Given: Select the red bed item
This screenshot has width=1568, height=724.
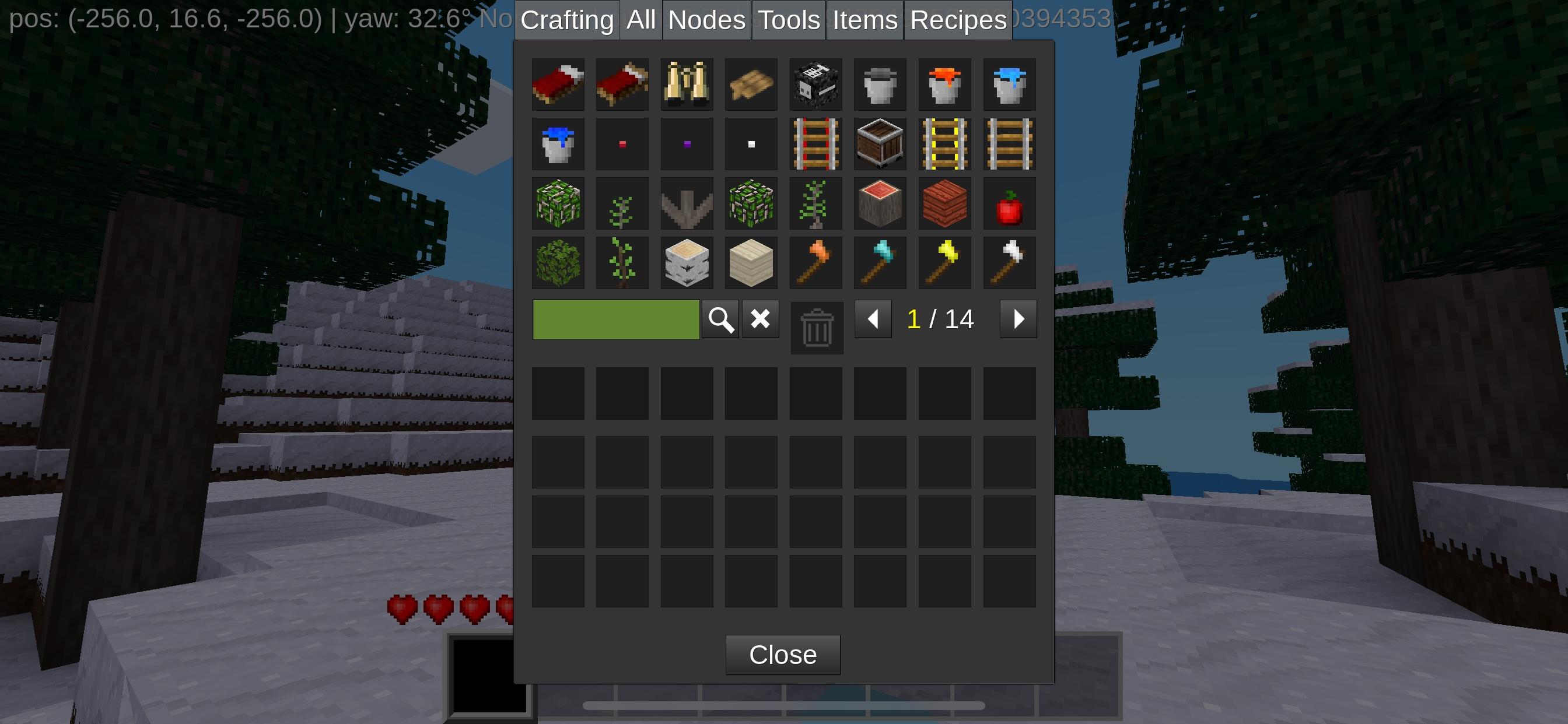Looking at the screenshot, I should point(558,85).
